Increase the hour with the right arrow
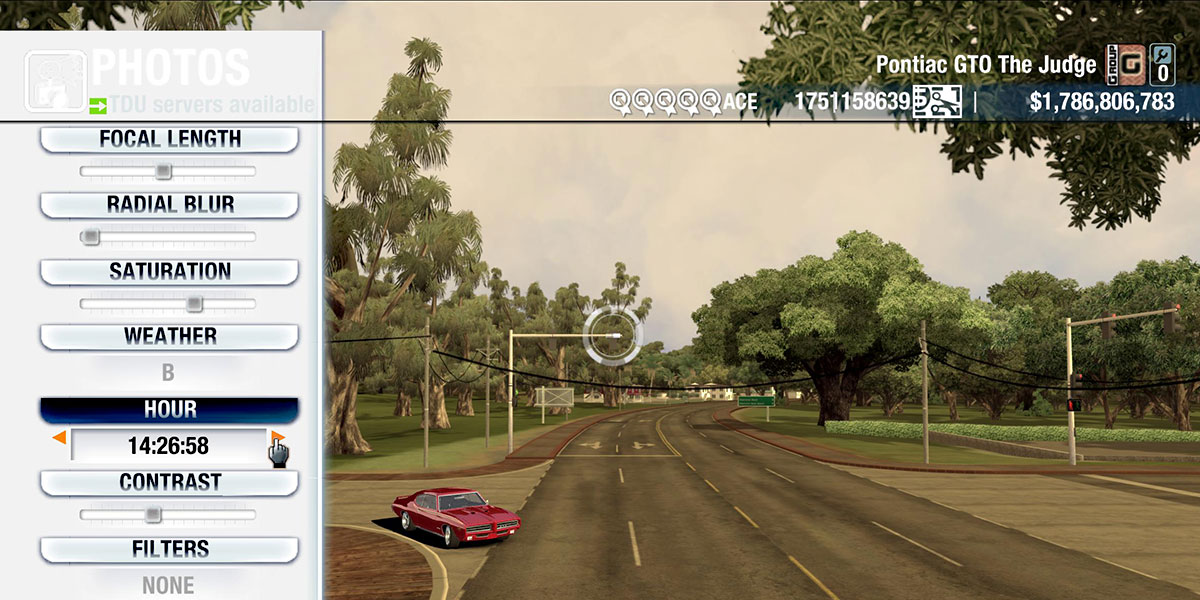The width and height of the screenshot is (1200, 600). coord(277,438)
